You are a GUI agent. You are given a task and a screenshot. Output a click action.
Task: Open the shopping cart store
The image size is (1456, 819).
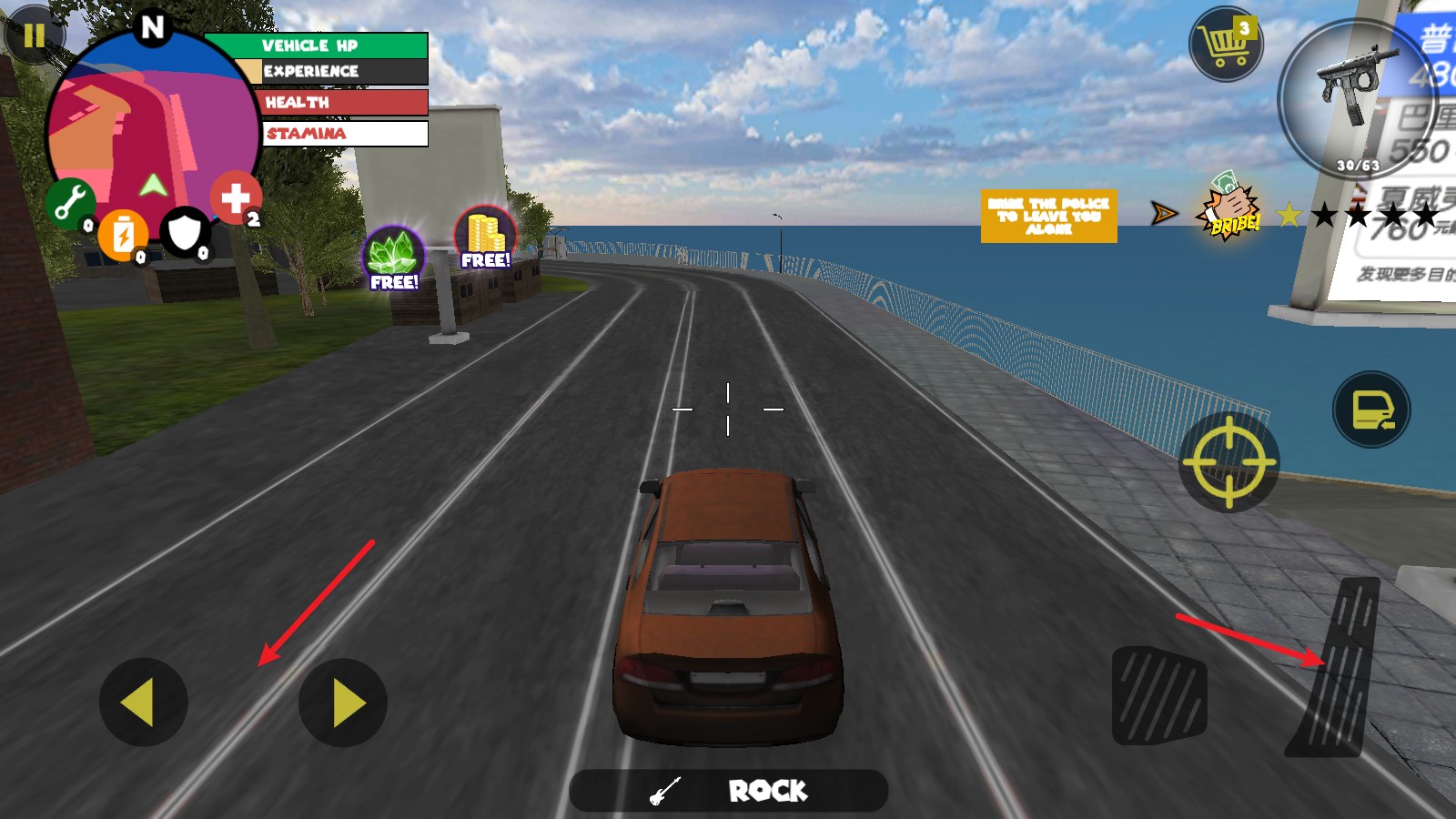1226,44
